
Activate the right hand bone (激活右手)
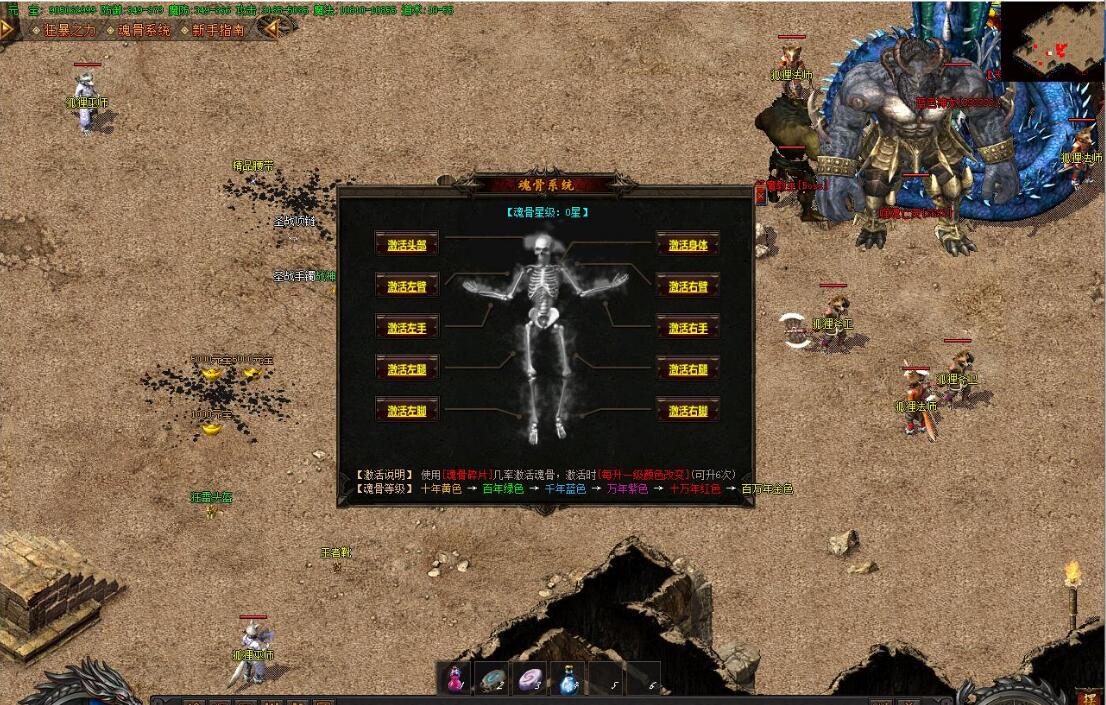coord(688,328)
